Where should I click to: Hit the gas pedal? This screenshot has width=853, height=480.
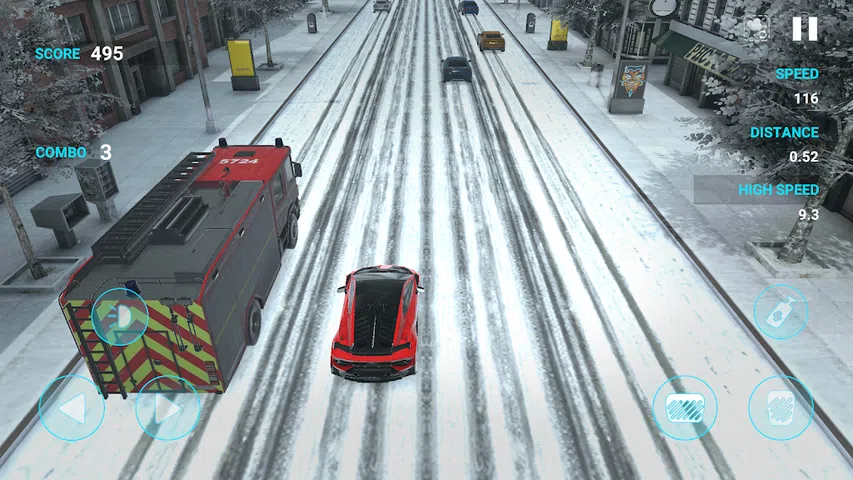(x=780, y=408)
